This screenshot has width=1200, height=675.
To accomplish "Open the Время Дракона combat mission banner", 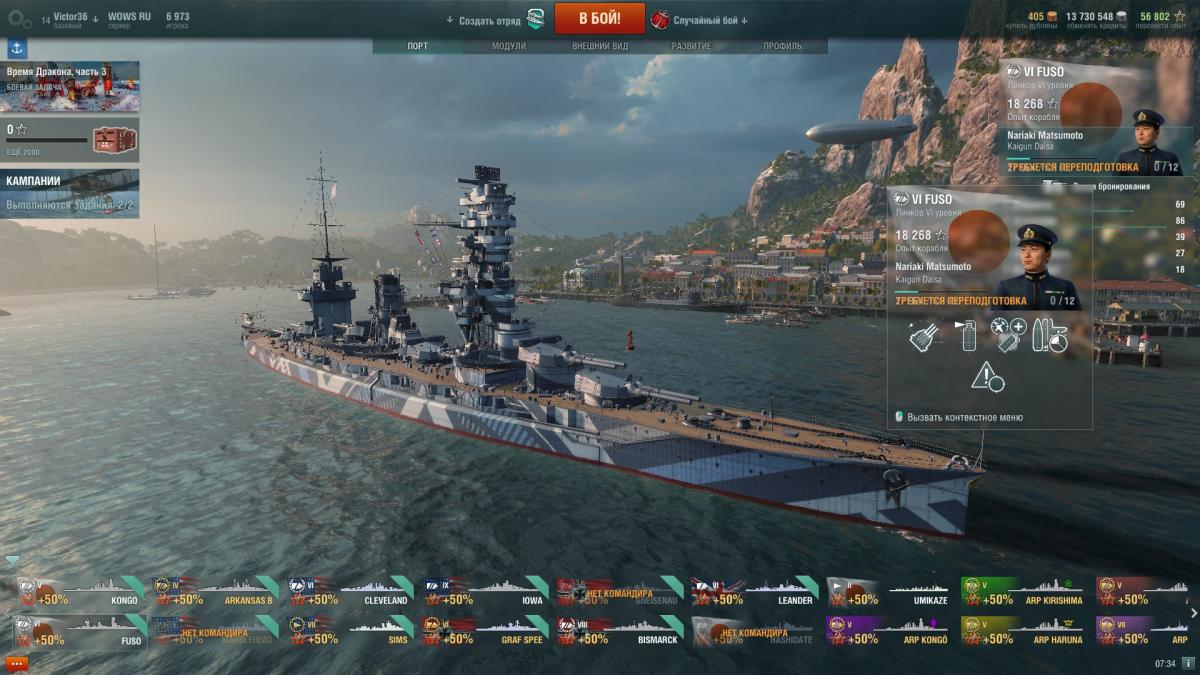I will 70,85.
